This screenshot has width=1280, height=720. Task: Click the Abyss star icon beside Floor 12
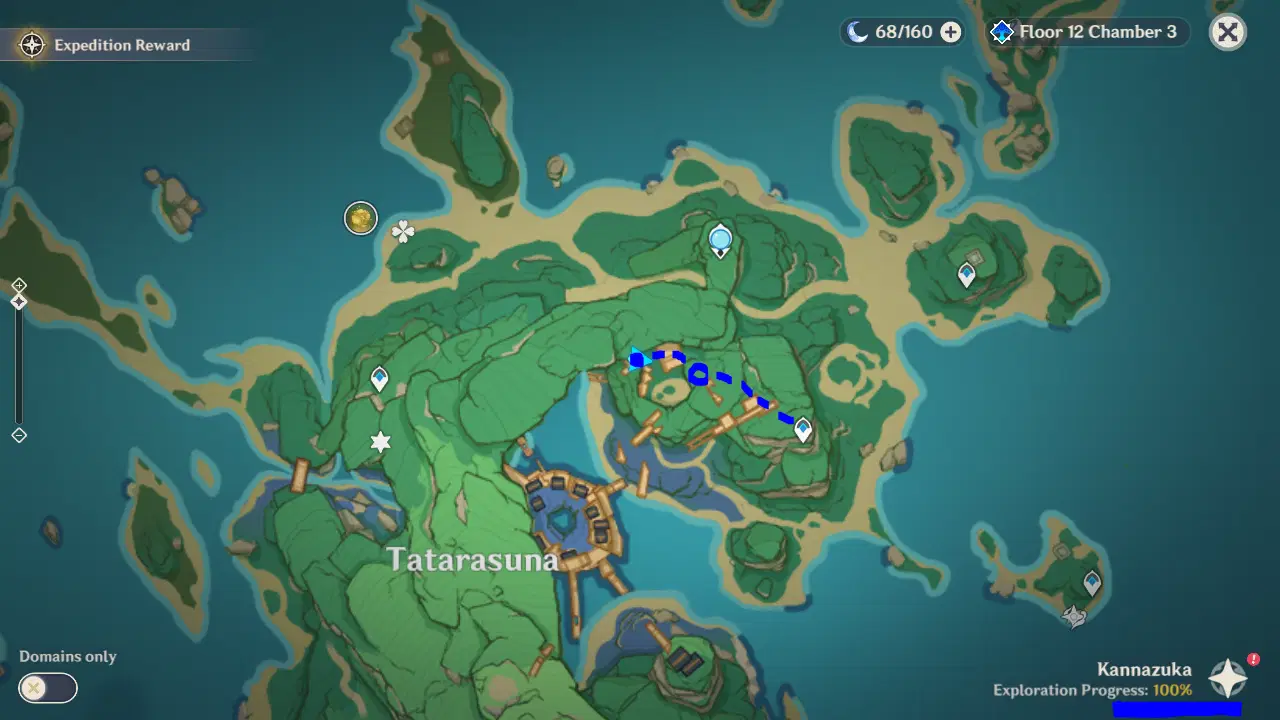[1002, 31]
